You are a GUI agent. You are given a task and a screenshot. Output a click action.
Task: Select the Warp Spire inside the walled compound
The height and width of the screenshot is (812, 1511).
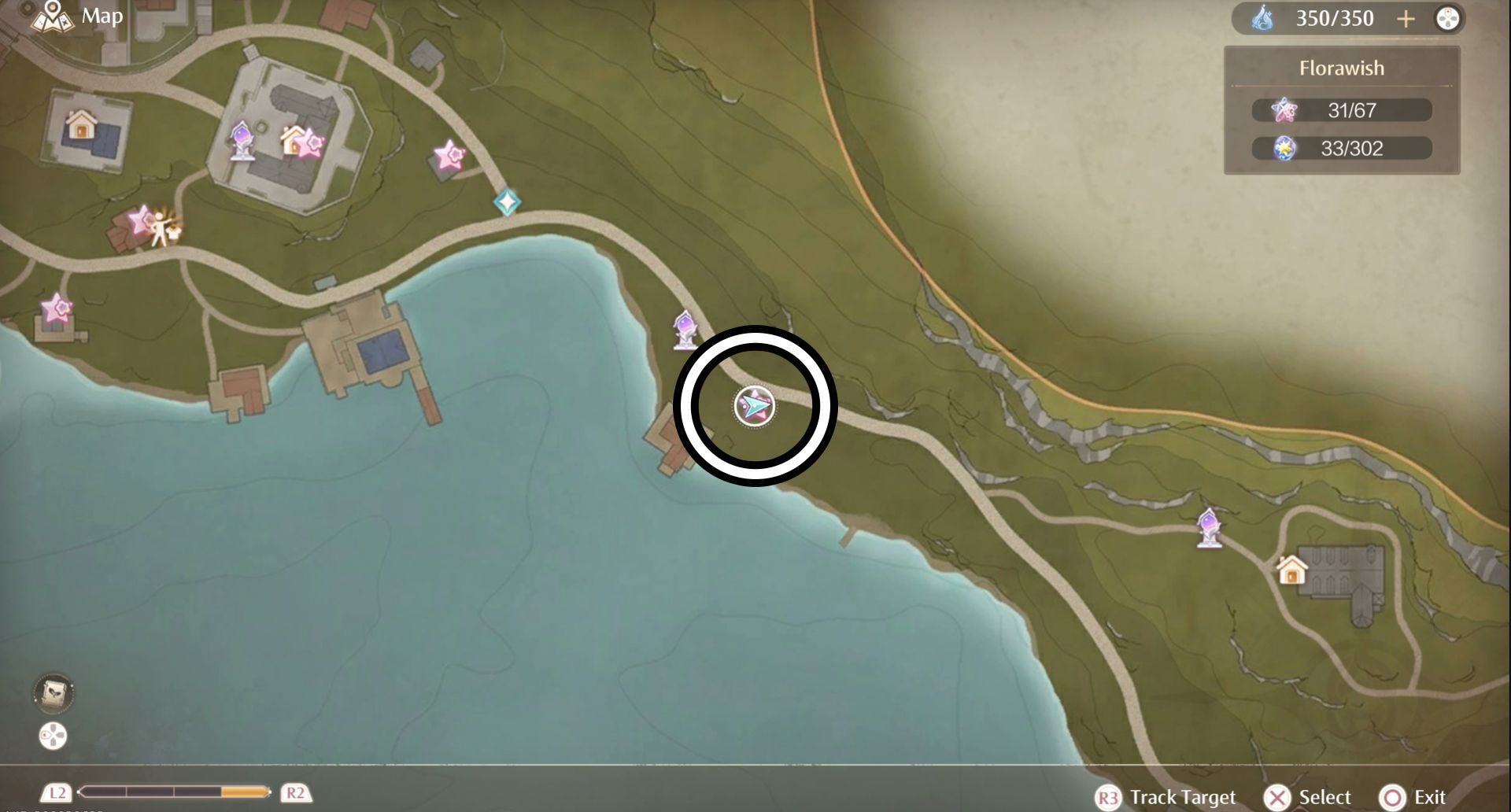coord(241,142)
